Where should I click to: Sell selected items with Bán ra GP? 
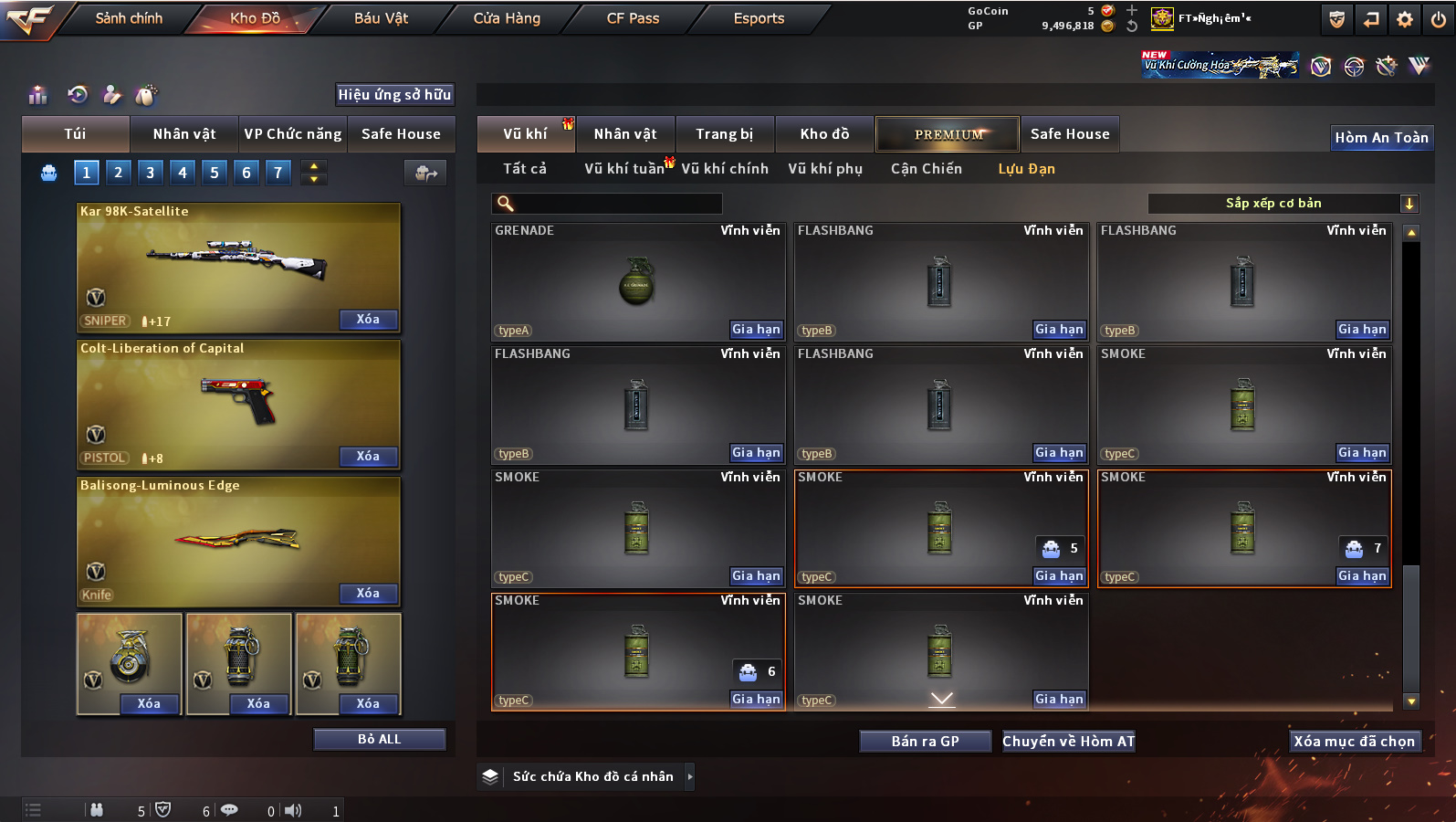(x=925, y=742)
